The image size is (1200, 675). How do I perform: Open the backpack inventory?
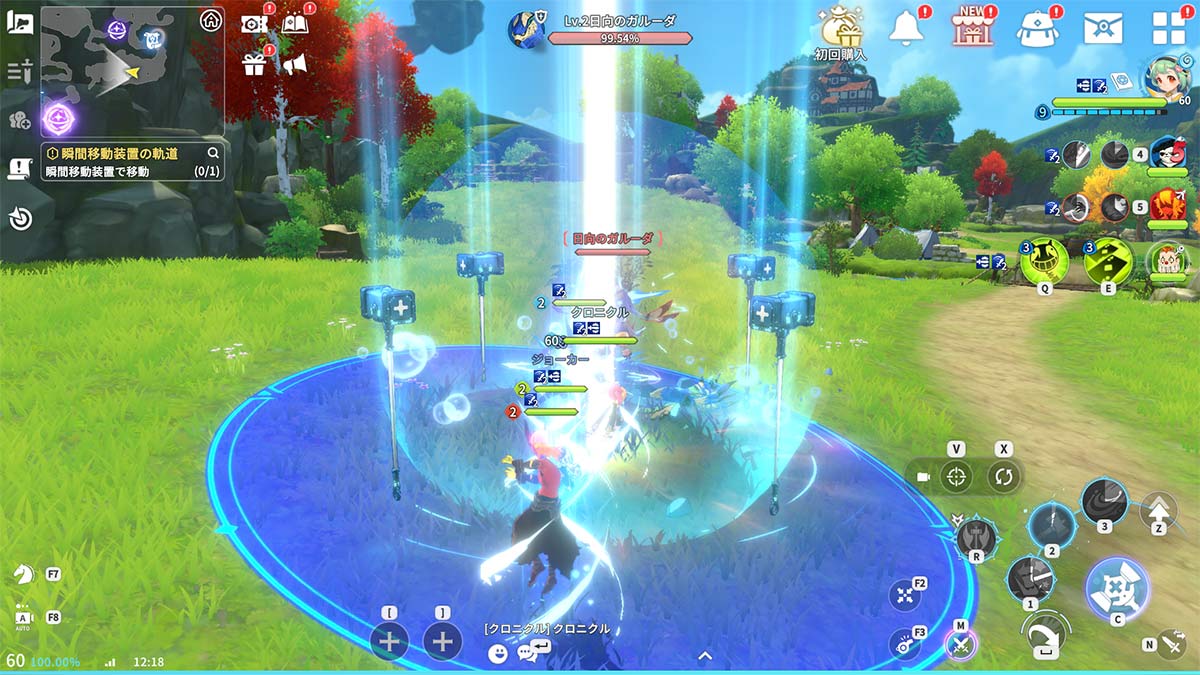[1037, 28]
